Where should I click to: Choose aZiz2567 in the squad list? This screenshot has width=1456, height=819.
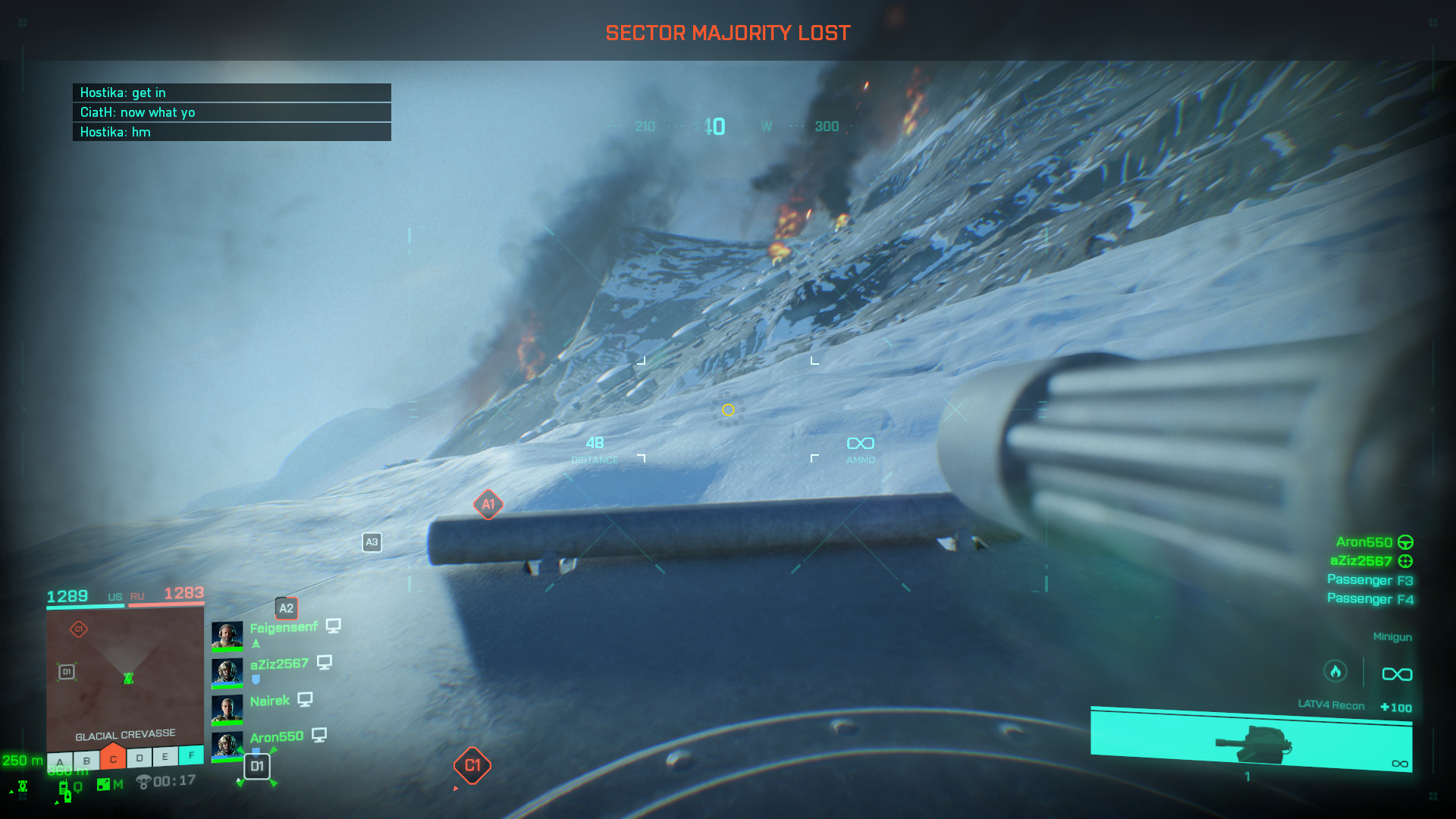pos(279,664)
